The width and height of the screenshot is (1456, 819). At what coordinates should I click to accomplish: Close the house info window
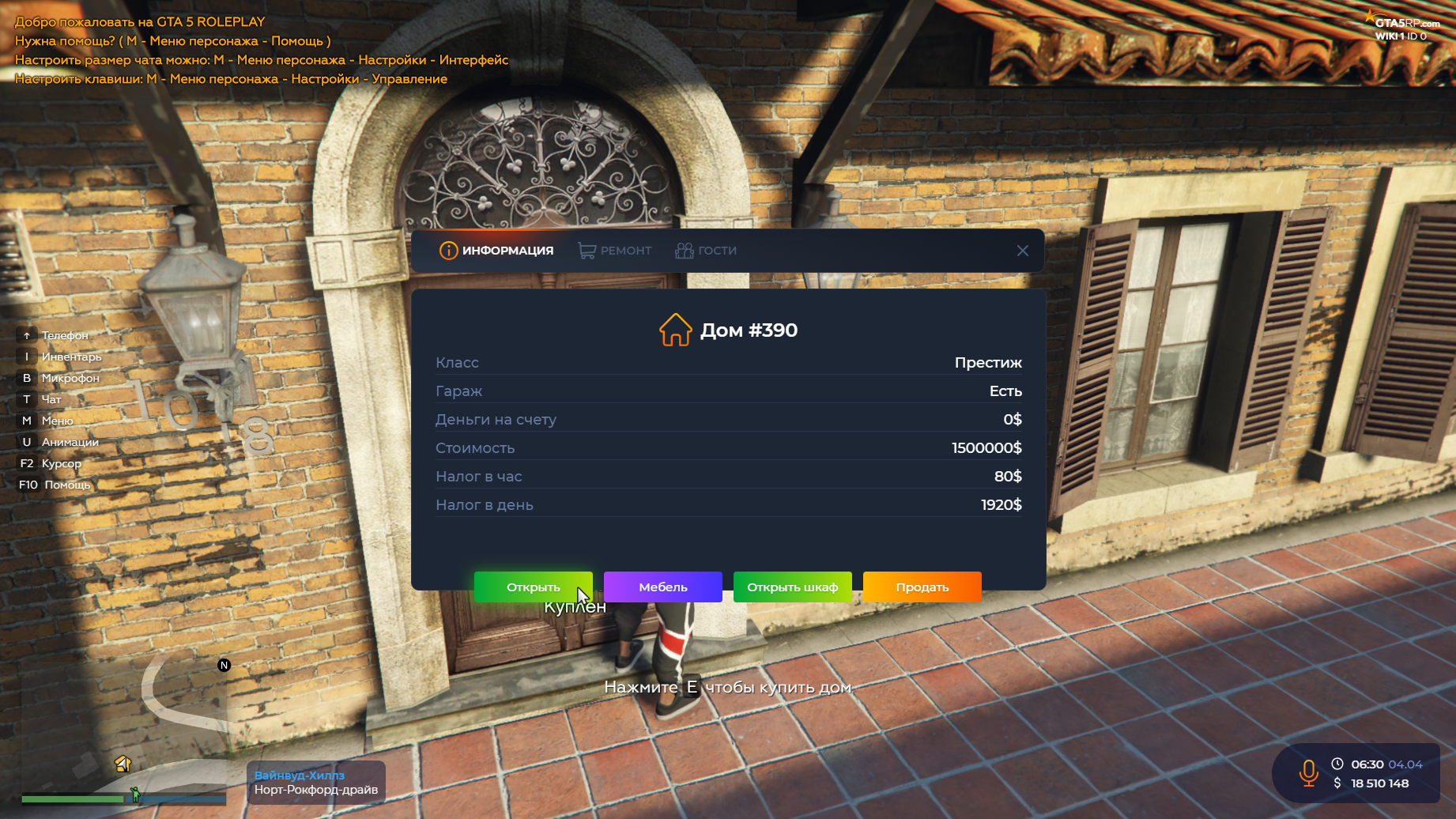coord(1022,251)
